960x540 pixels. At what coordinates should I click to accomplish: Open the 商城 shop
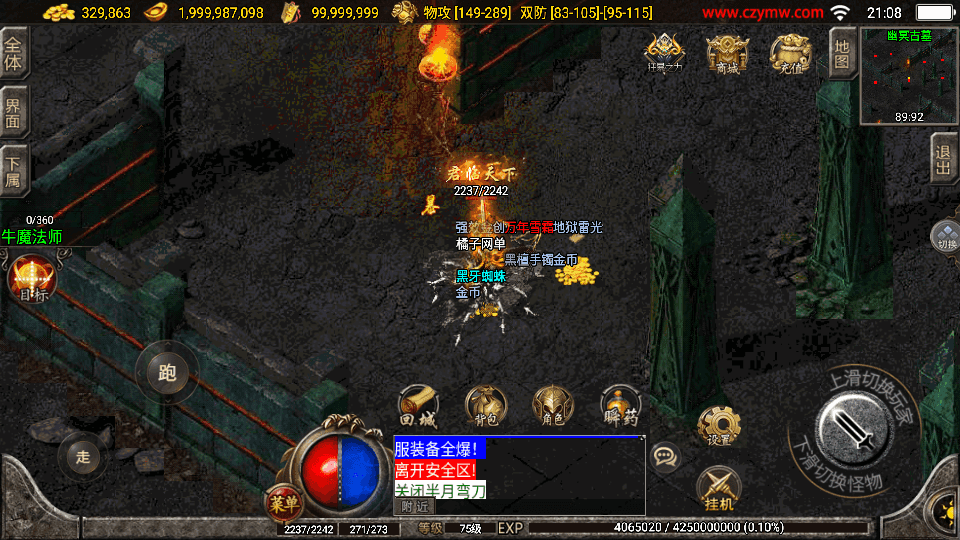point(726,54)
